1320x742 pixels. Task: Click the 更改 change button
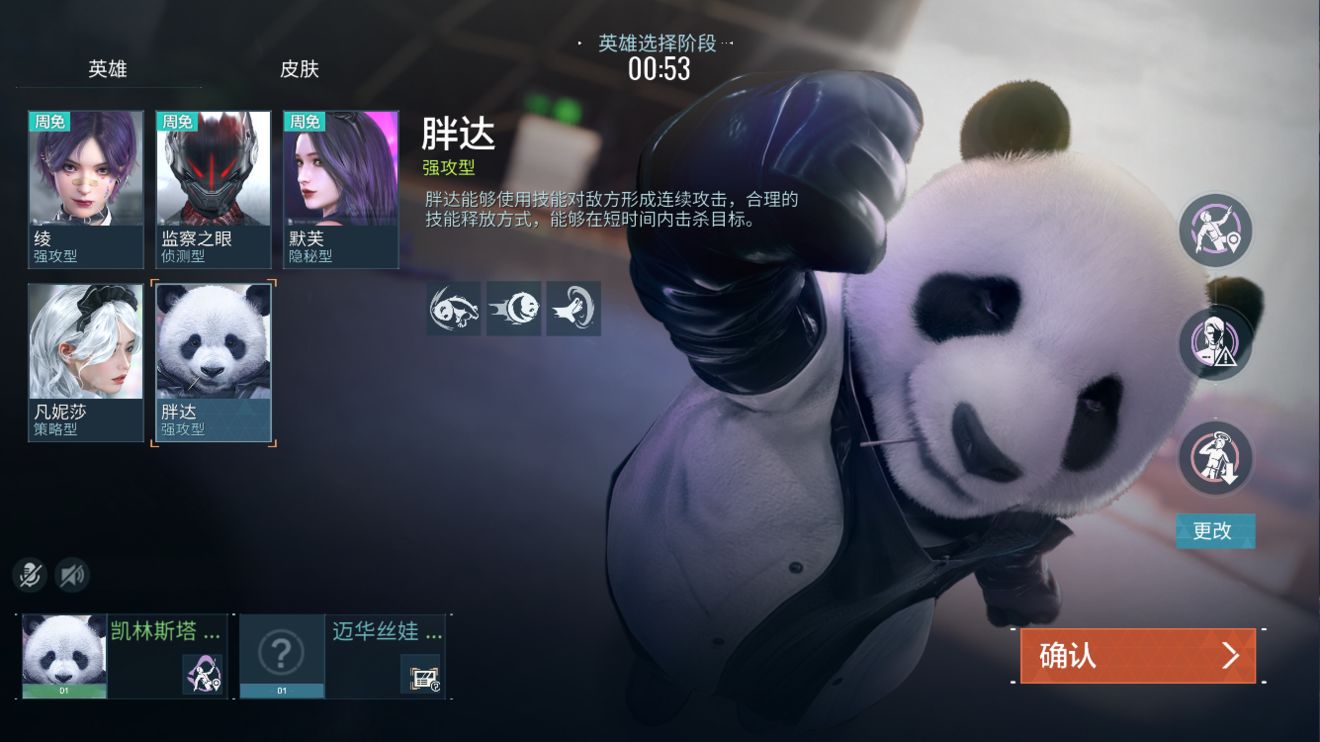(x=1216, y=532)
